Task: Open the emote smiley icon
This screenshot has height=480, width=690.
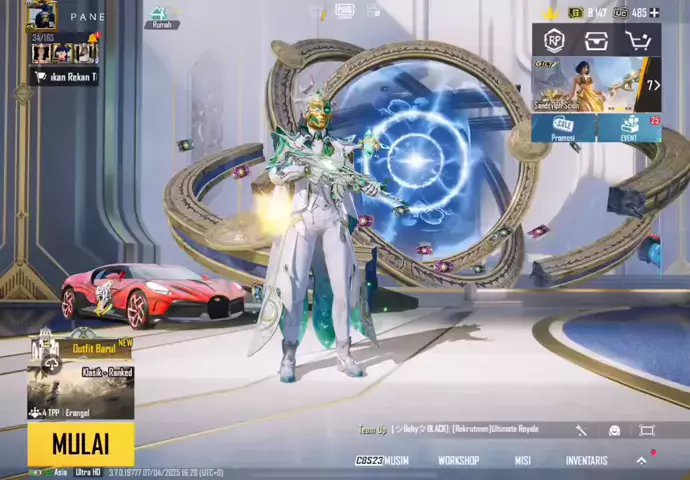Action: (x=614, y=430)
